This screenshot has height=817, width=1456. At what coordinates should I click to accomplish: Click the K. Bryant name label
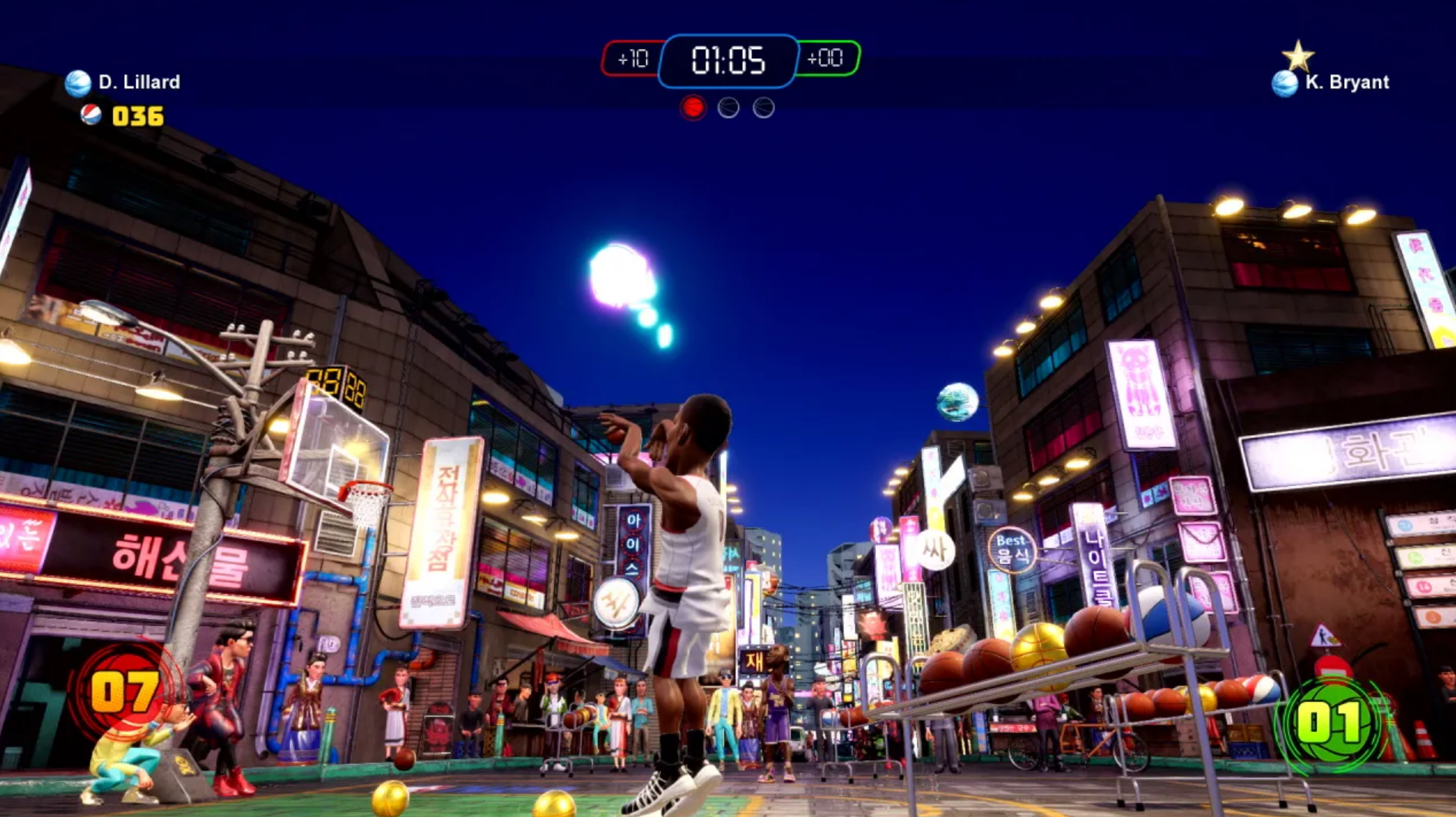click(x=1348, y=83)
